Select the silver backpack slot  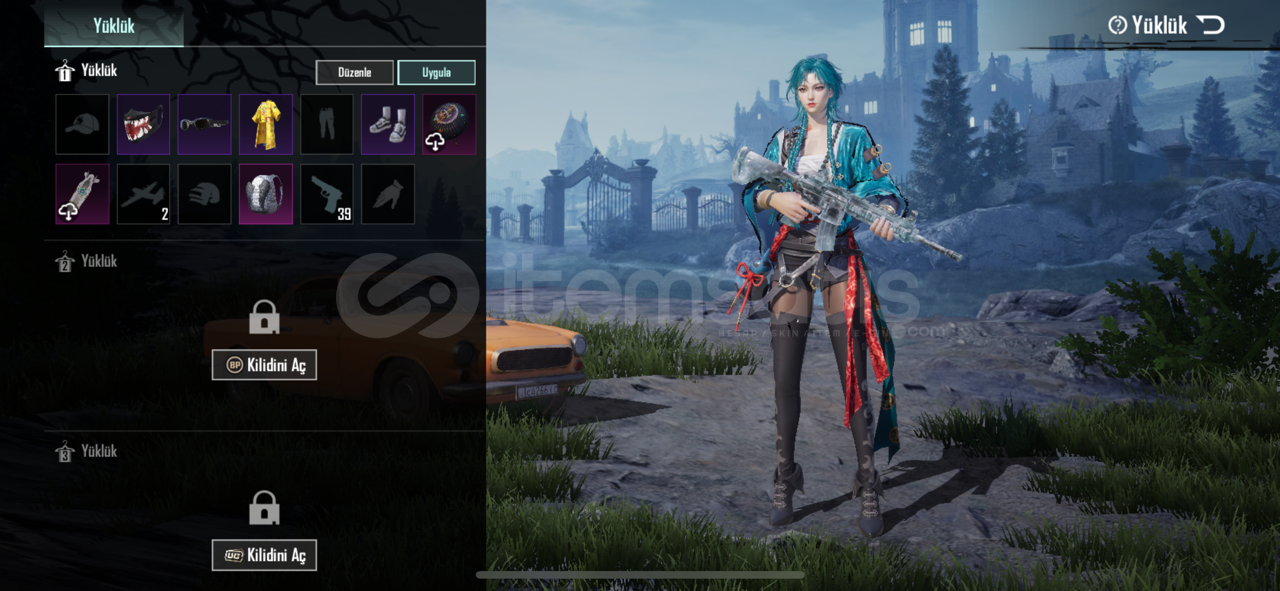[266, 194]
